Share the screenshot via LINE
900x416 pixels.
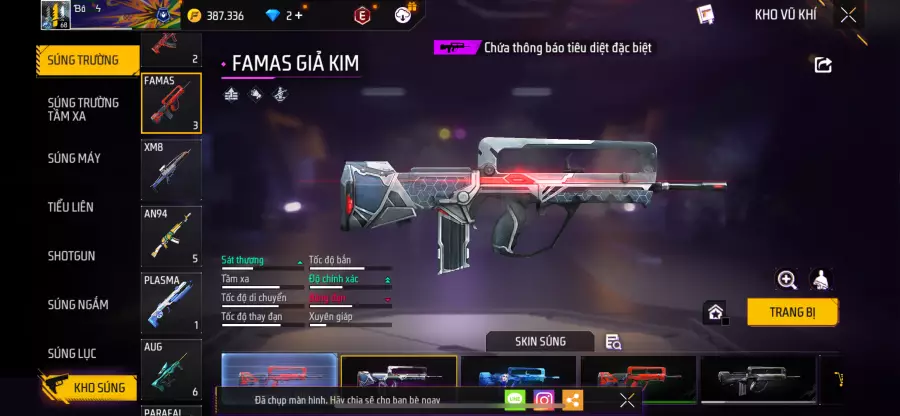(x=515, y=400)
